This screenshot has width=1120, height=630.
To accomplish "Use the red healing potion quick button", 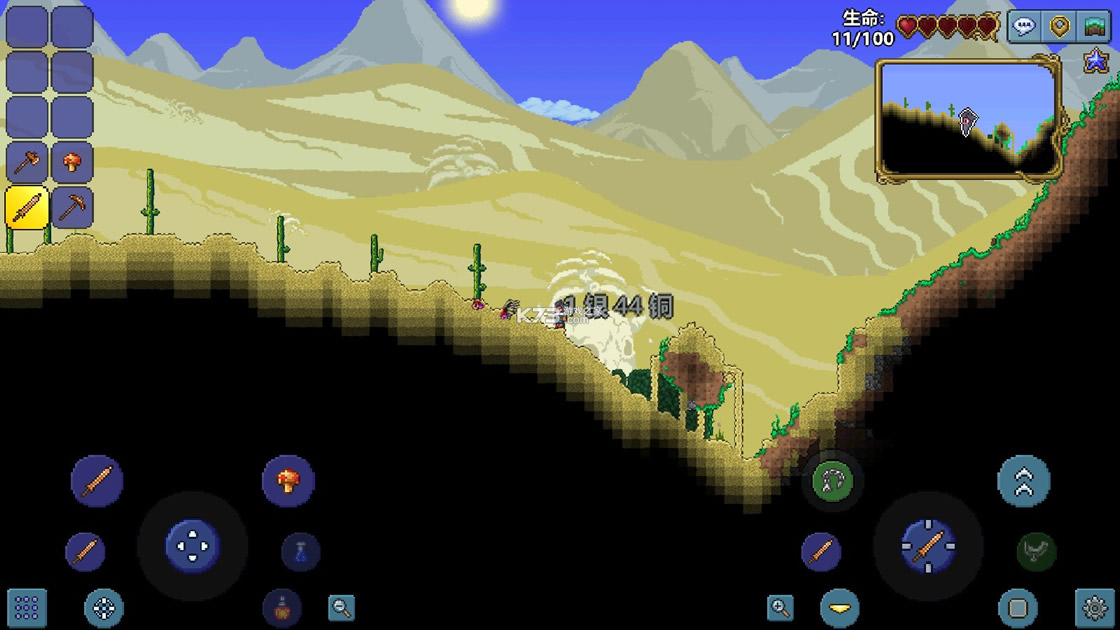I will coord(282,606).
